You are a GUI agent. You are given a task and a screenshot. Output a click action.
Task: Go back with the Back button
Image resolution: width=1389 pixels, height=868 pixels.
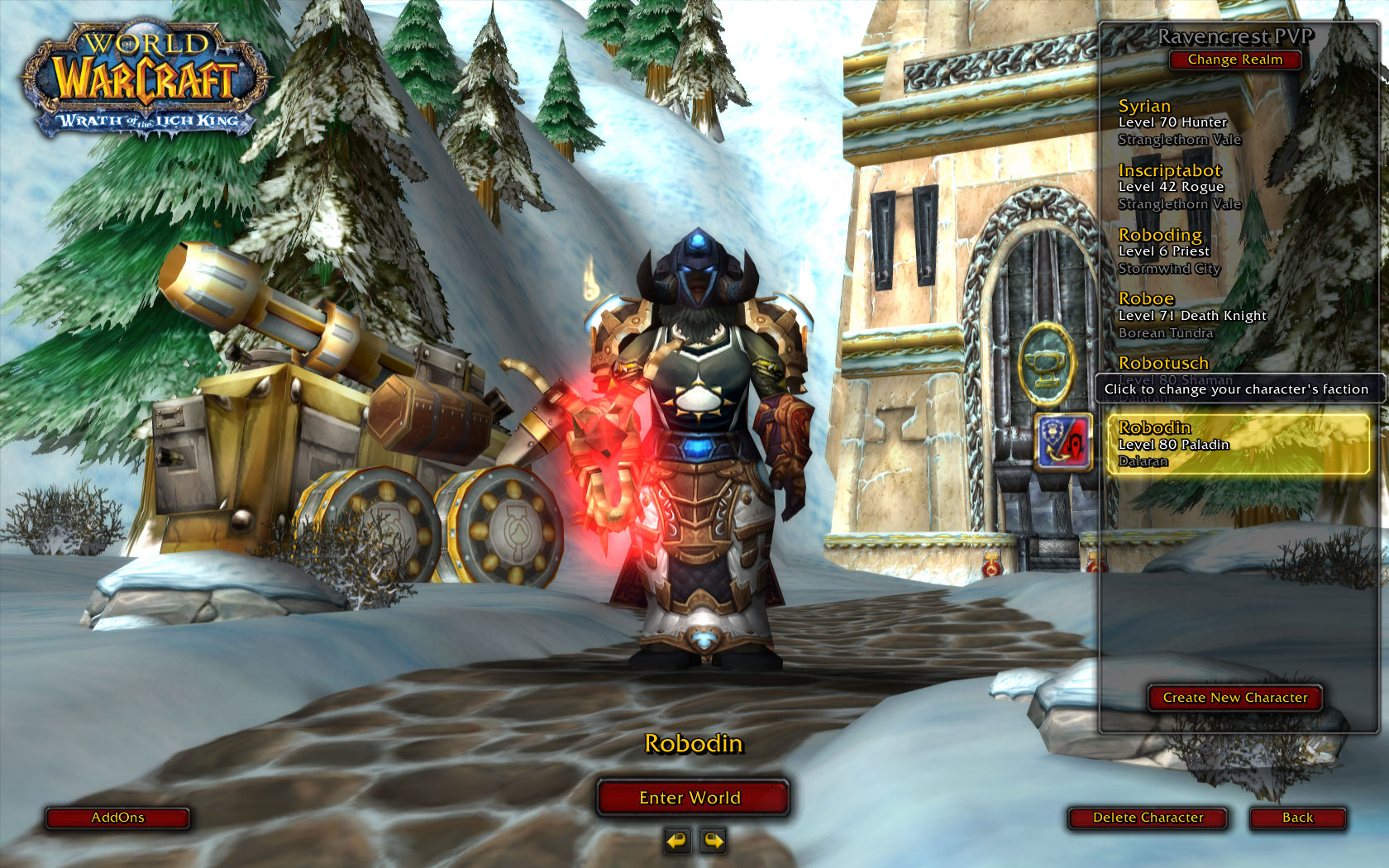pyautogui.click(x=1297, y=818)
